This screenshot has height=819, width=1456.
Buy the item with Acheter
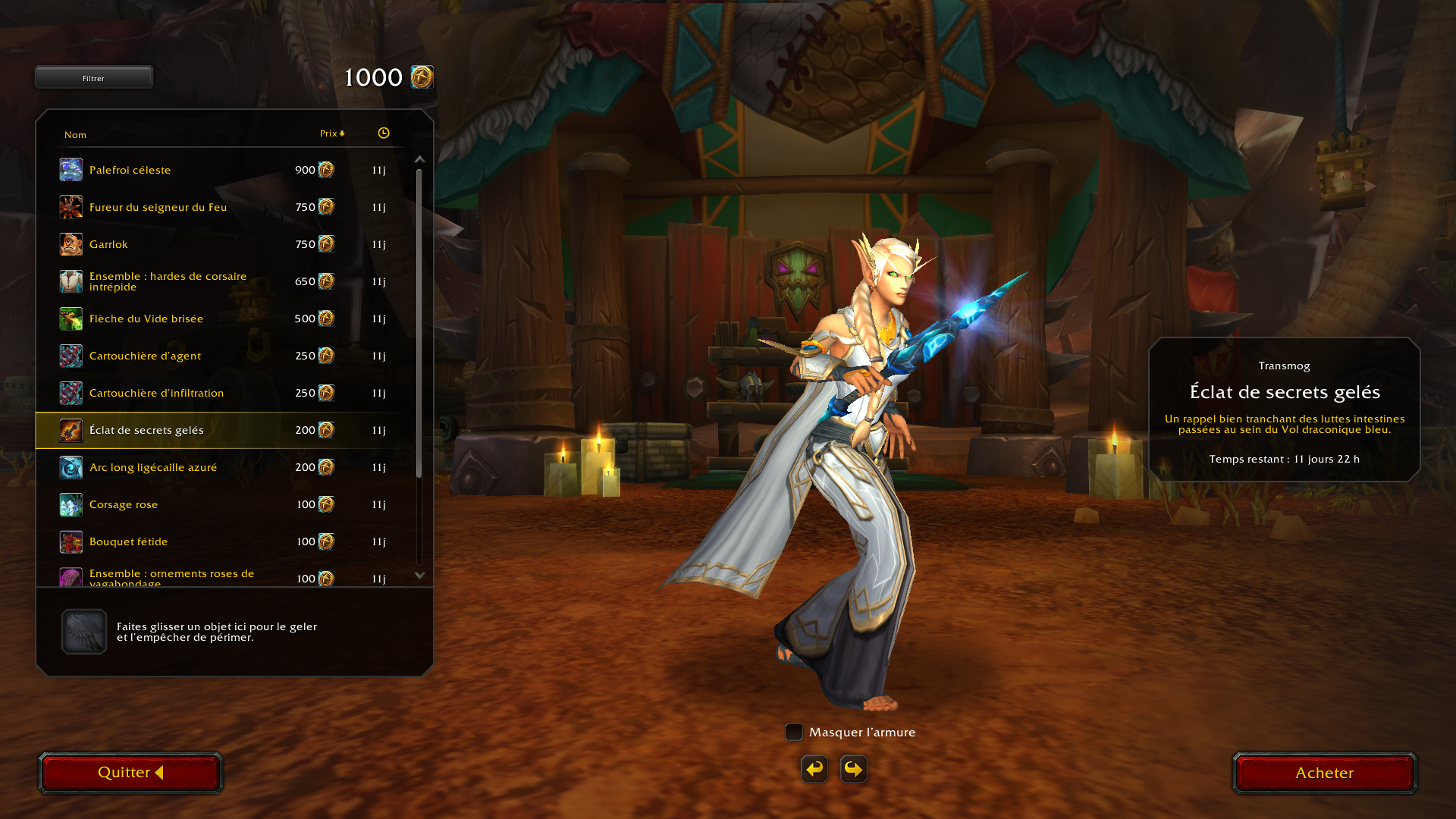(1324, 773)
